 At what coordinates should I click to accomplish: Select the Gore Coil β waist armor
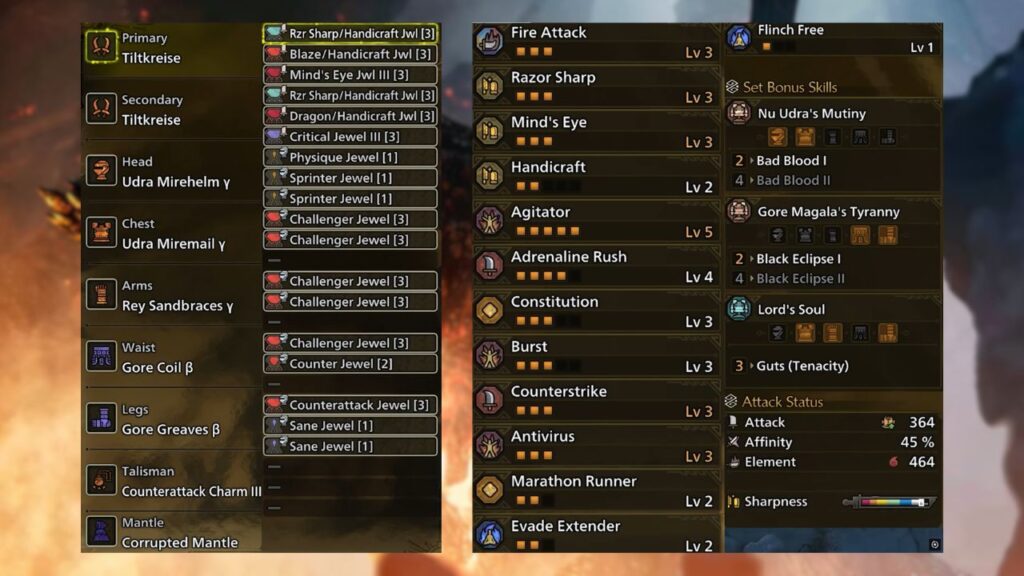click(x=170, y=358)
